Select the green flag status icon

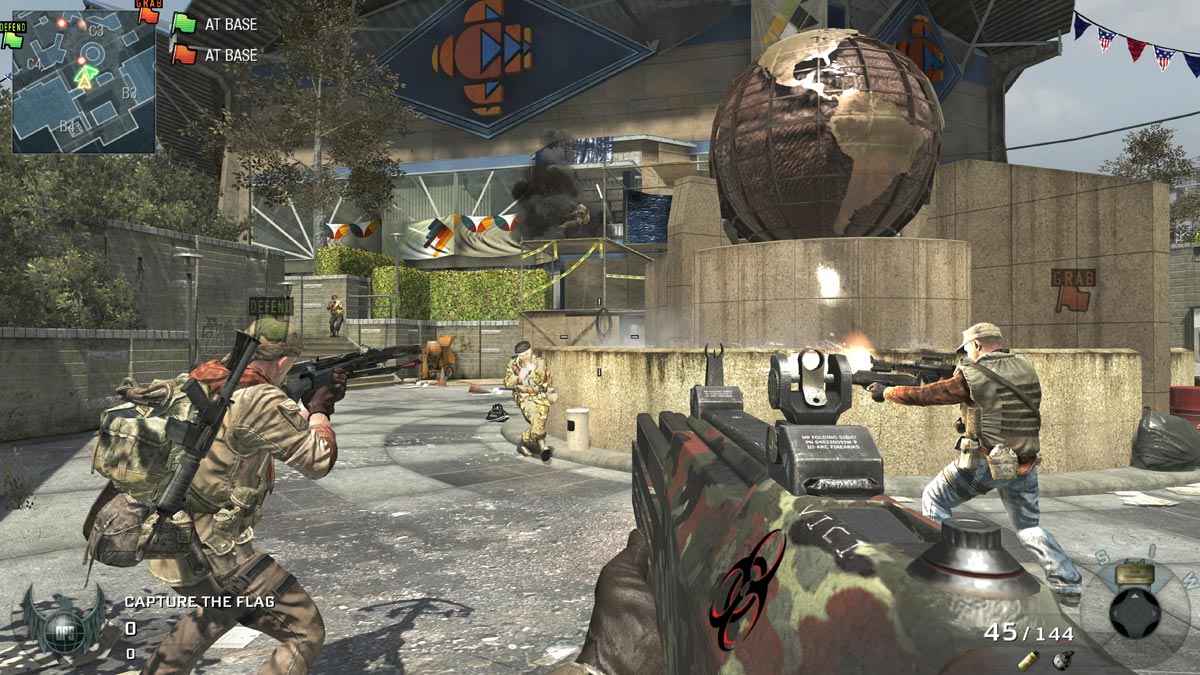pyautogui.click(x=183, y=24)
